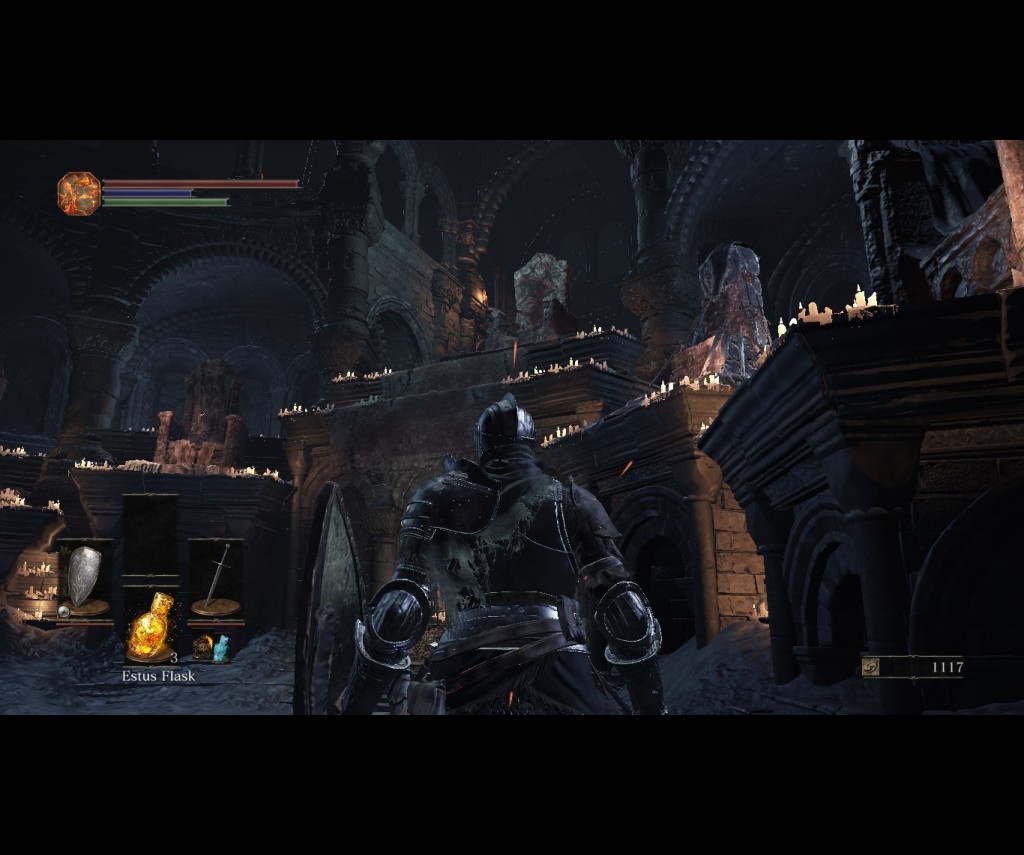1024x855 pixels.
Task: Choose the dark ember item beside the blue flask
Action: tap(202, 647)
